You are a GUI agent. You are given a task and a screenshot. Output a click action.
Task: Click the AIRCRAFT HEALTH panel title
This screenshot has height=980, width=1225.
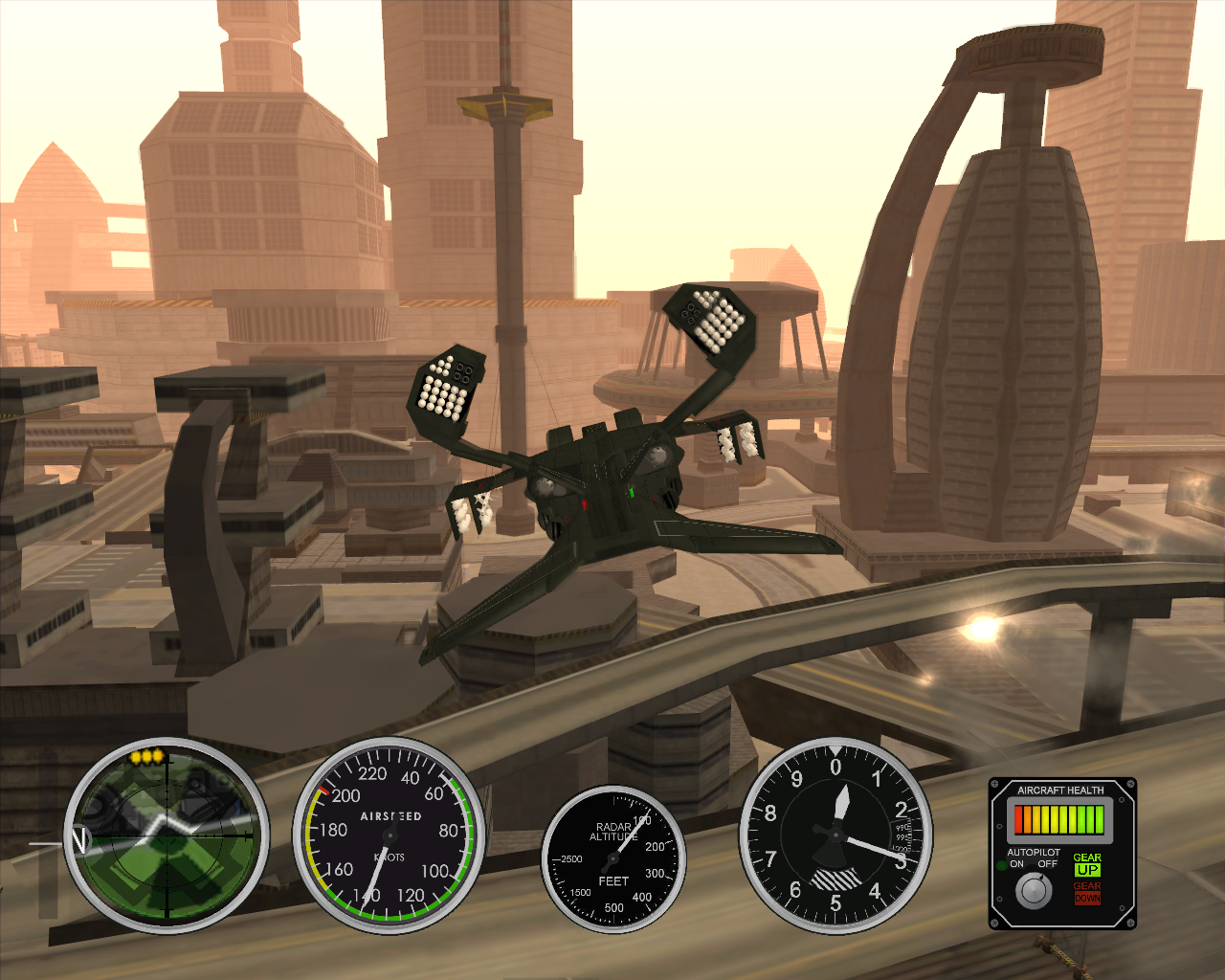(x=1060, y=790)
